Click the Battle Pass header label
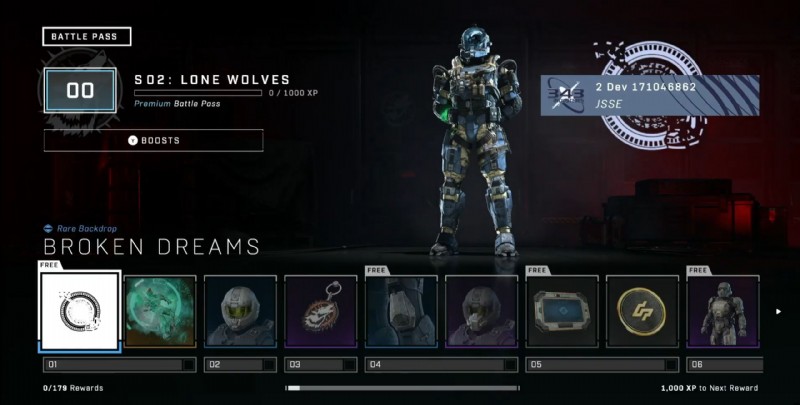This screenshot has height=405, width=800. (87, 37)
